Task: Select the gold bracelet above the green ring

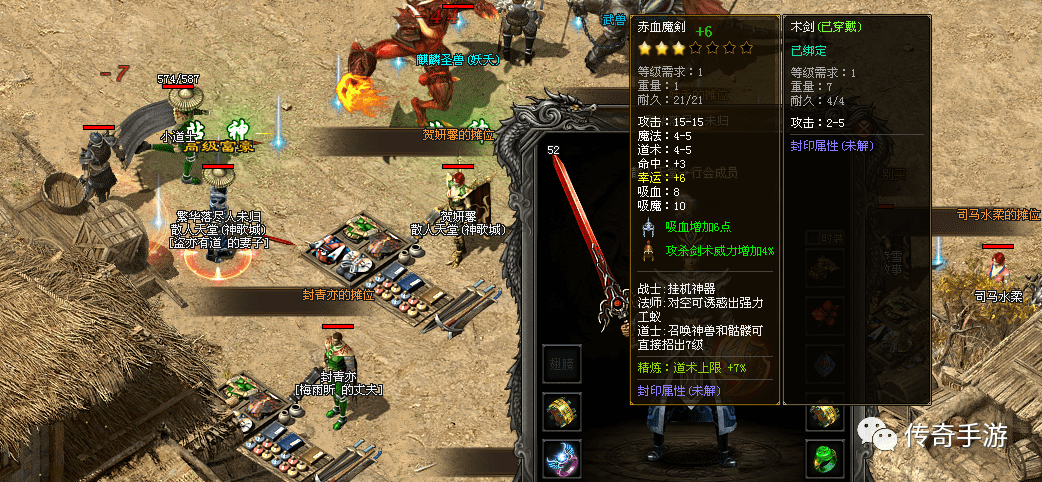Action: point(825,412)
